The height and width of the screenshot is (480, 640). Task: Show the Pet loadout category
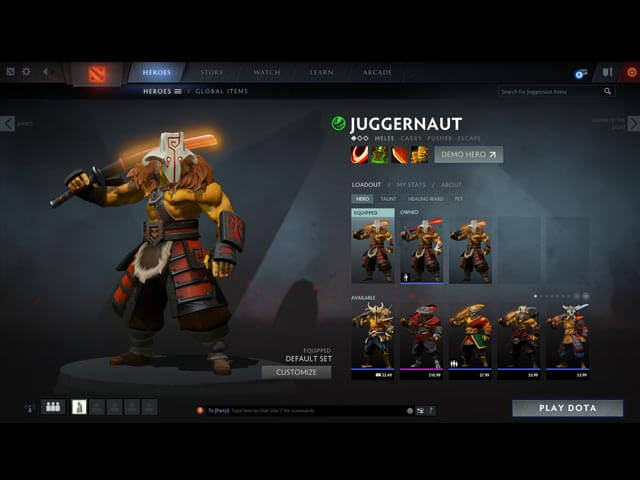click(458, 199)
